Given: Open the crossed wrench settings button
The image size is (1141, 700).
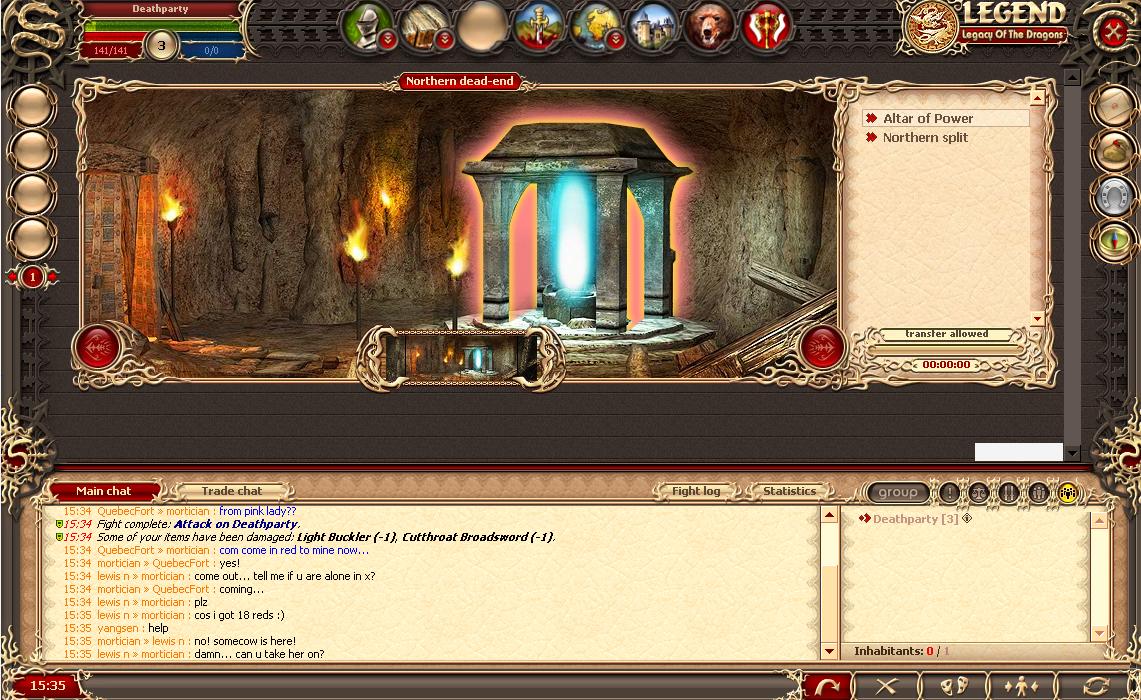Looking at the screenshot, I should pos(1113,31).
